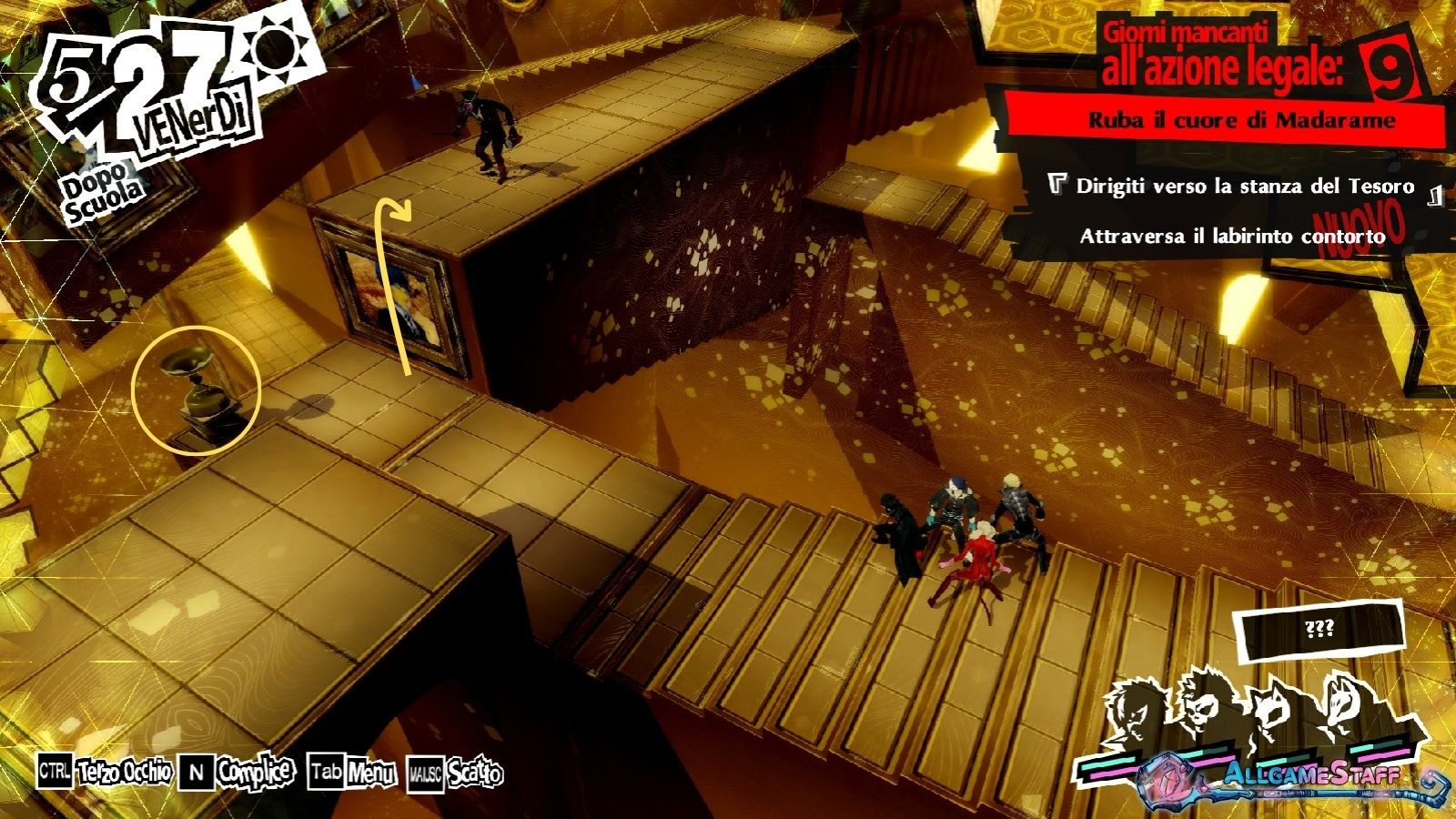1456x819 pixels.
Task: Select the Attraversa il labirinto contorto objective
Action: (1231, 237)
